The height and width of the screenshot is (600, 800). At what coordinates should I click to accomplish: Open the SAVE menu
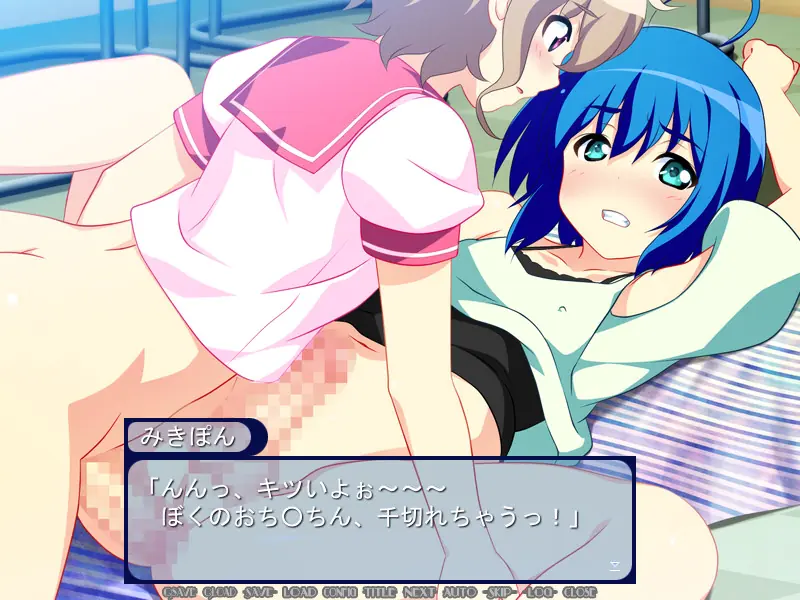[x=261, y=591]
